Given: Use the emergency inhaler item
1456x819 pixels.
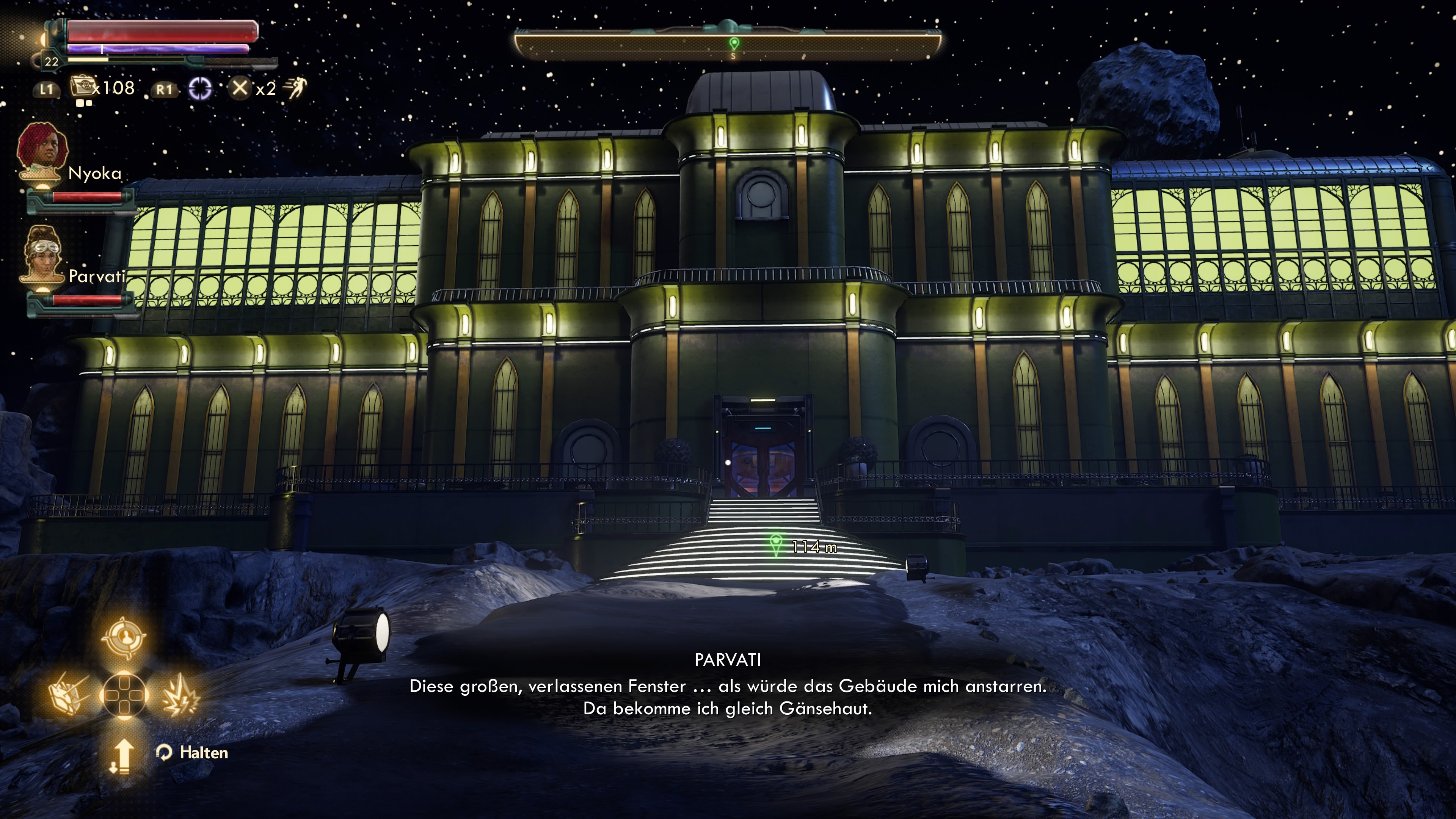Looking at the screenshot, I should coord(83,88).
